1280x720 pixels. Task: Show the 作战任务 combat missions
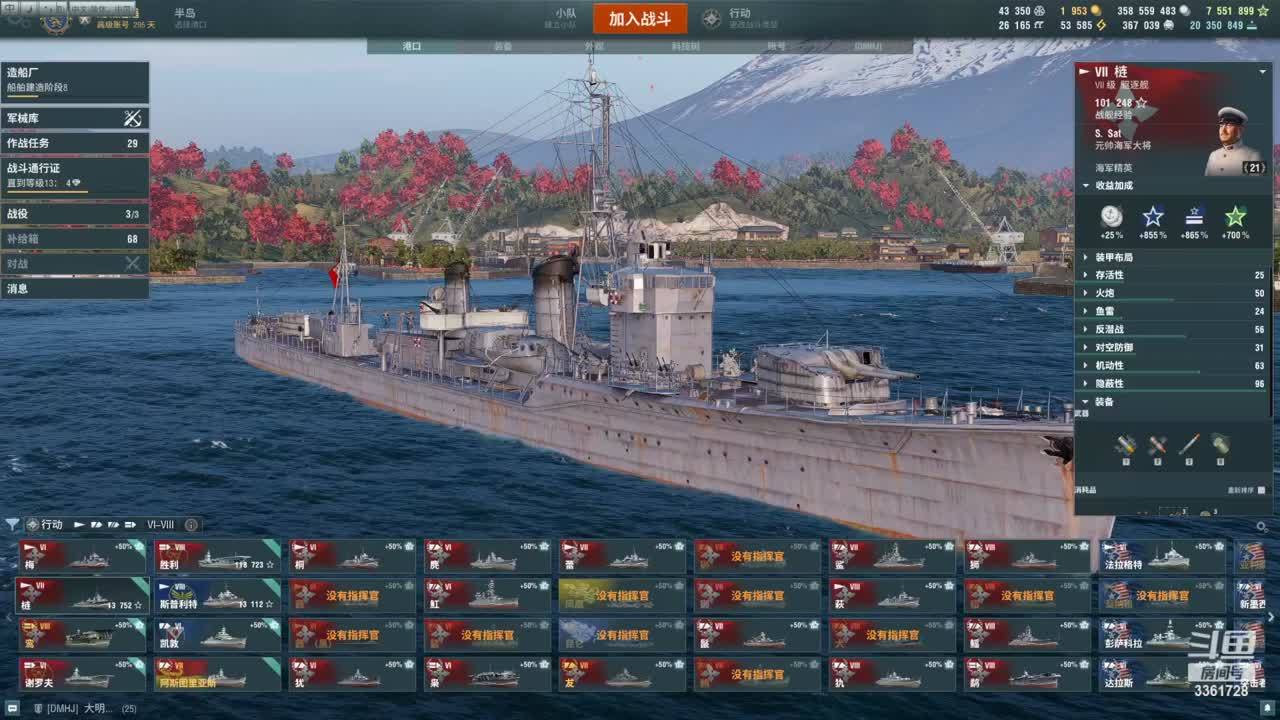[x=74, y=143]
